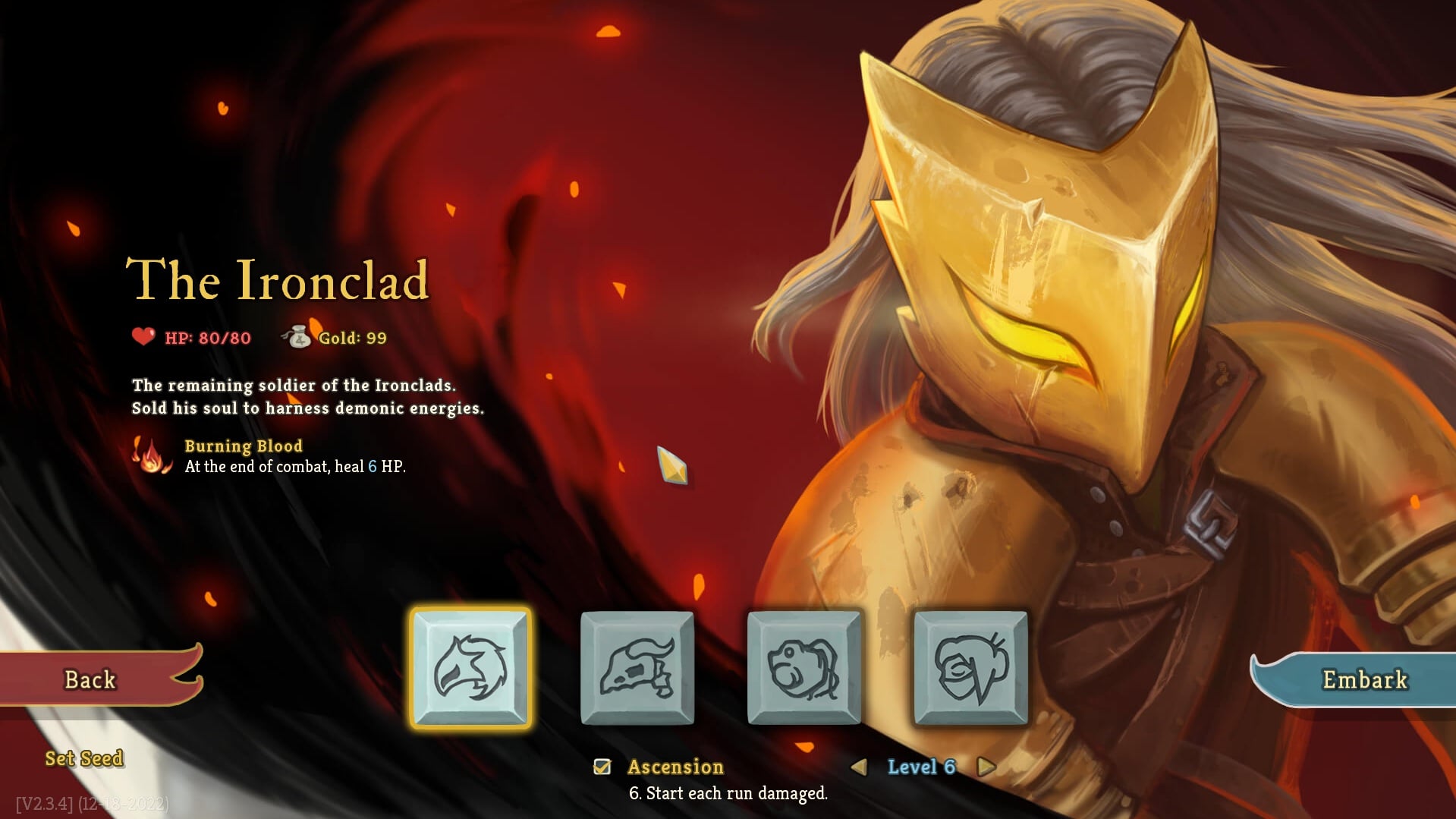Select the masked face character tile

coord(971,668)
